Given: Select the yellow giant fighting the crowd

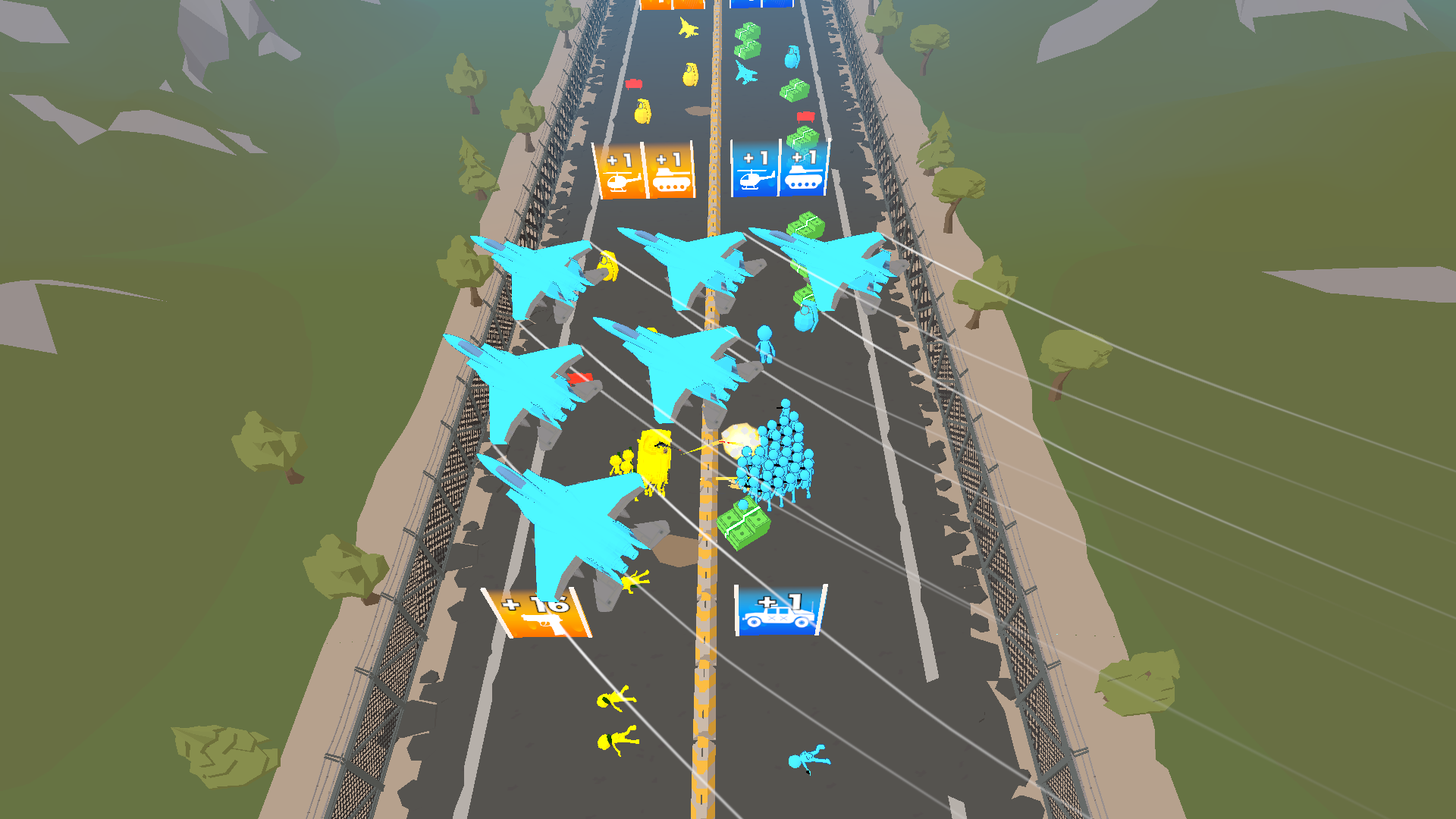Looking at the screenshot, I should (x=654, y=455).
